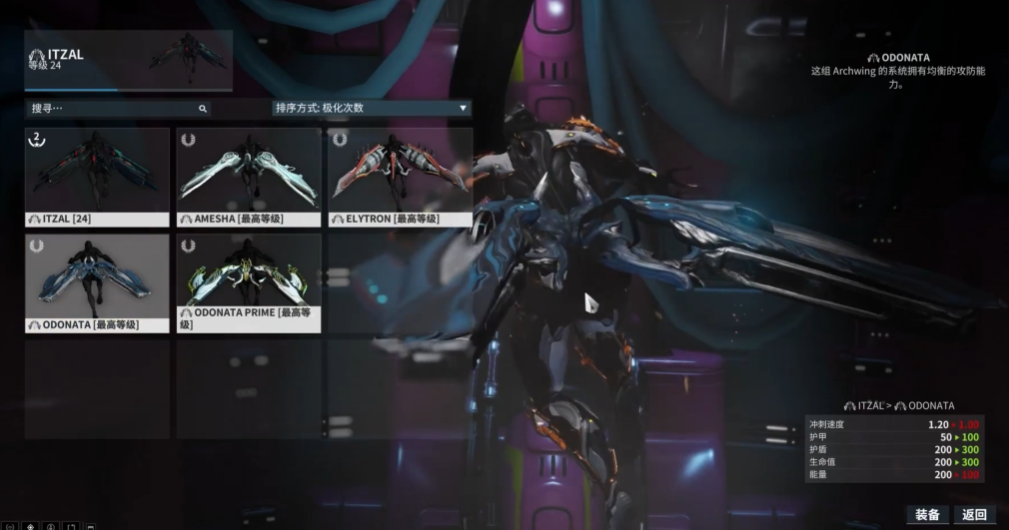
Task: Pick the ELYTRON archwing tile
Action: pos(400,176)
